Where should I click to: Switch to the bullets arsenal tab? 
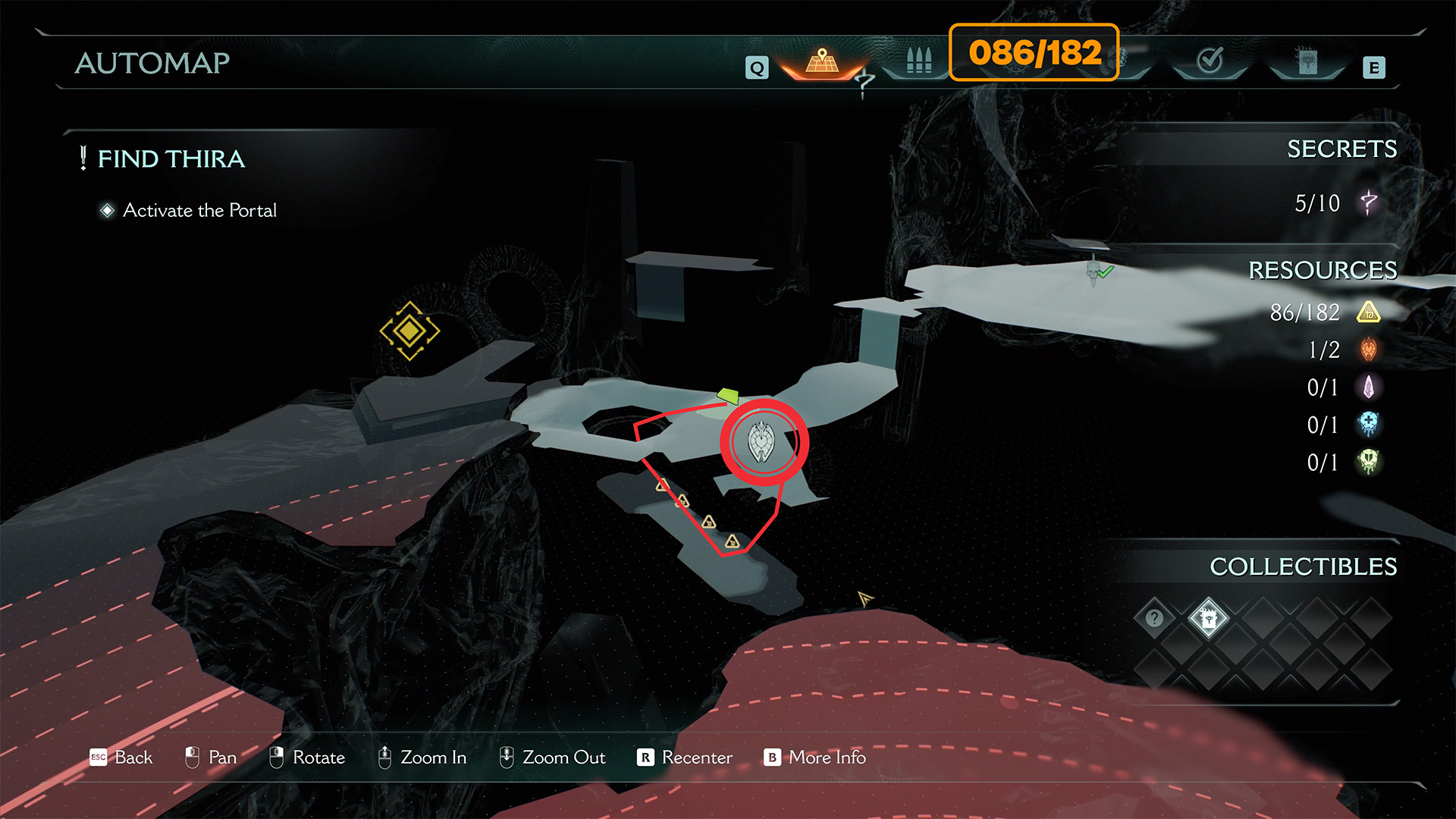[918, 61]
